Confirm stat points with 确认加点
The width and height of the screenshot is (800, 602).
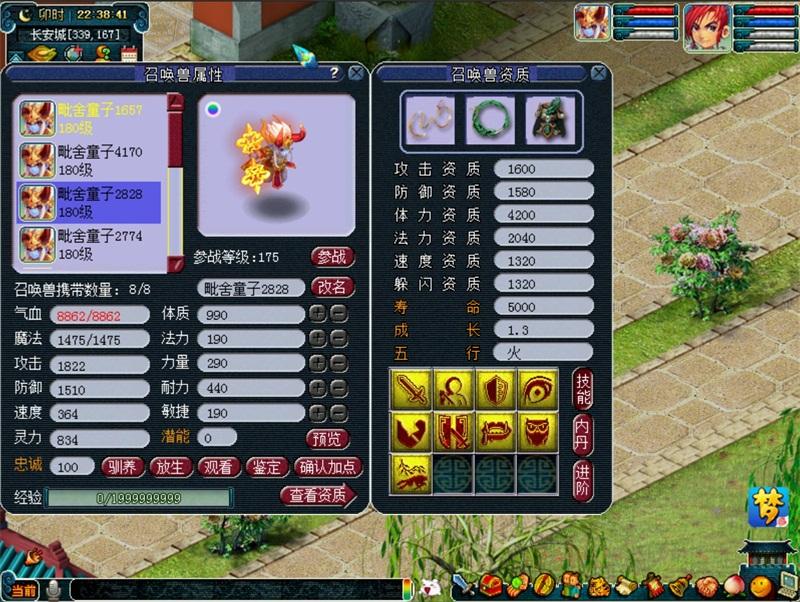[329, 466]
